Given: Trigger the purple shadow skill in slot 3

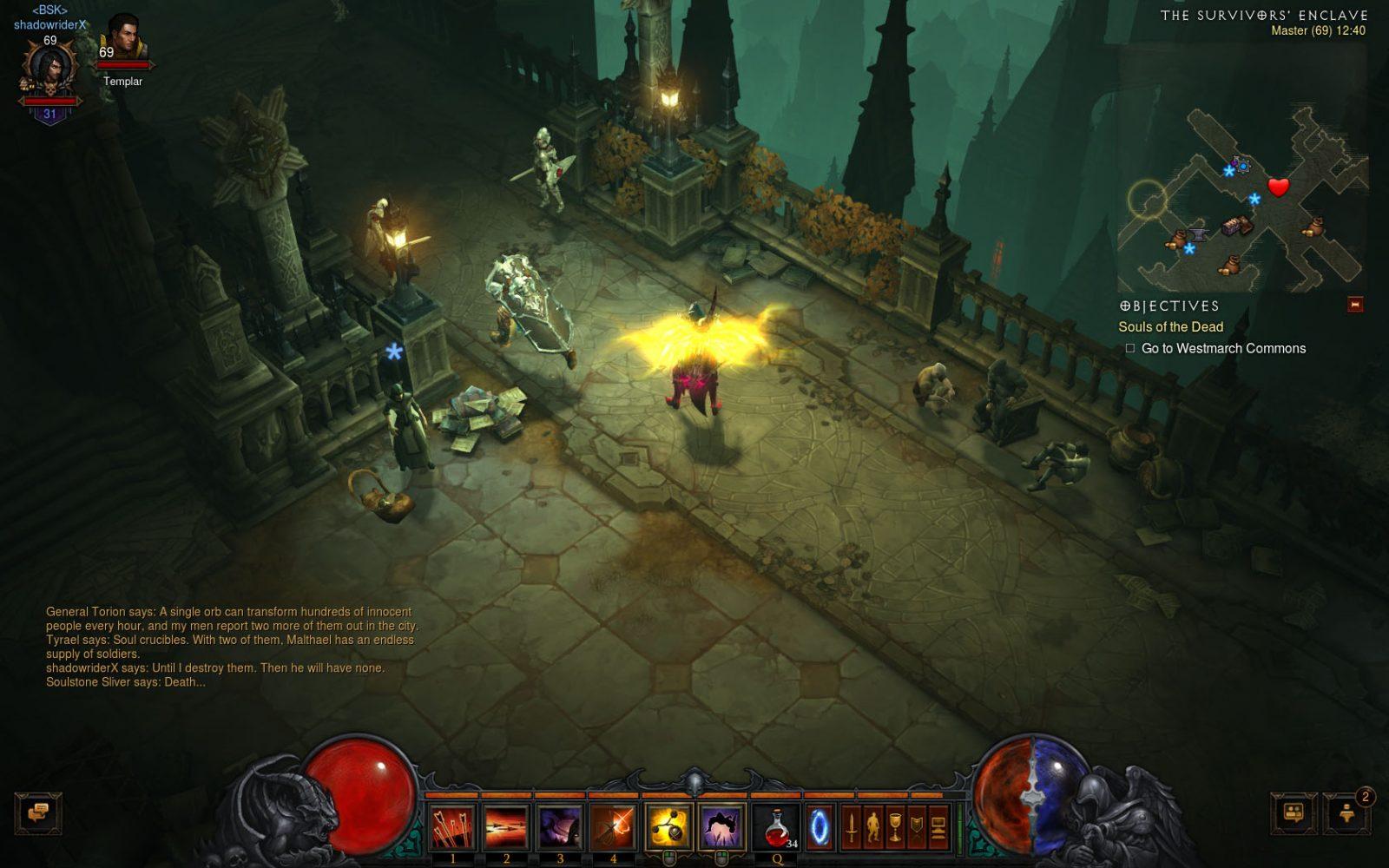Looking at the screenshot, I should click(560, 825).
